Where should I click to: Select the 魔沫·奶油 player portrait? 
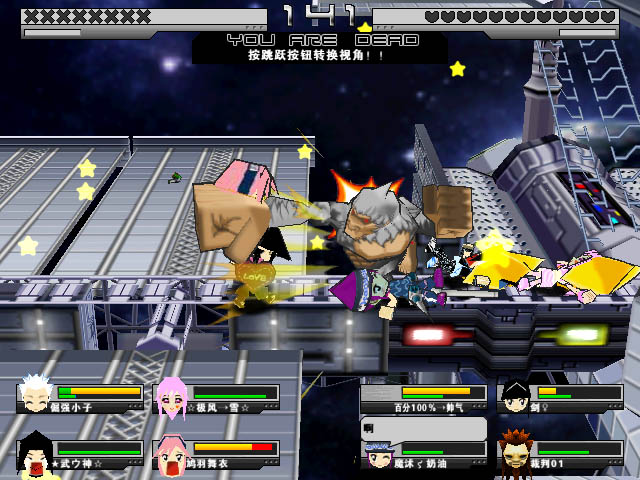coord(380,455)
